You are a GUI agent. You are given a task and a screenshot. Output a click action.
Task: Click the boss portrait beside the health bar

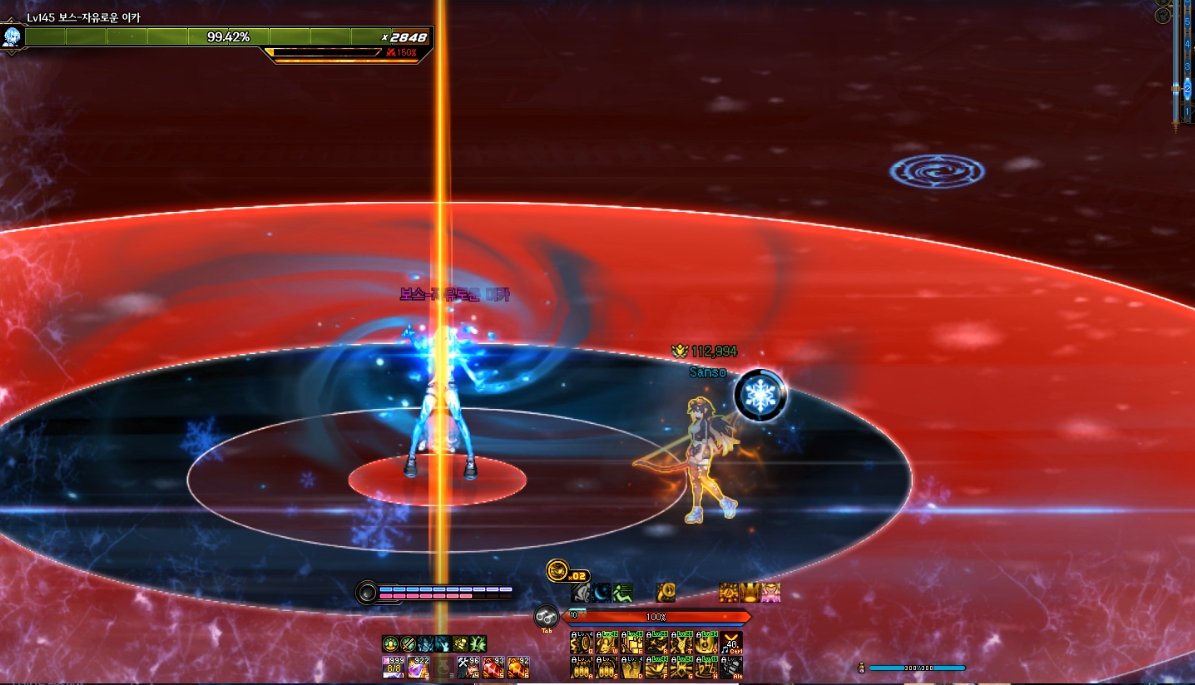12,38
